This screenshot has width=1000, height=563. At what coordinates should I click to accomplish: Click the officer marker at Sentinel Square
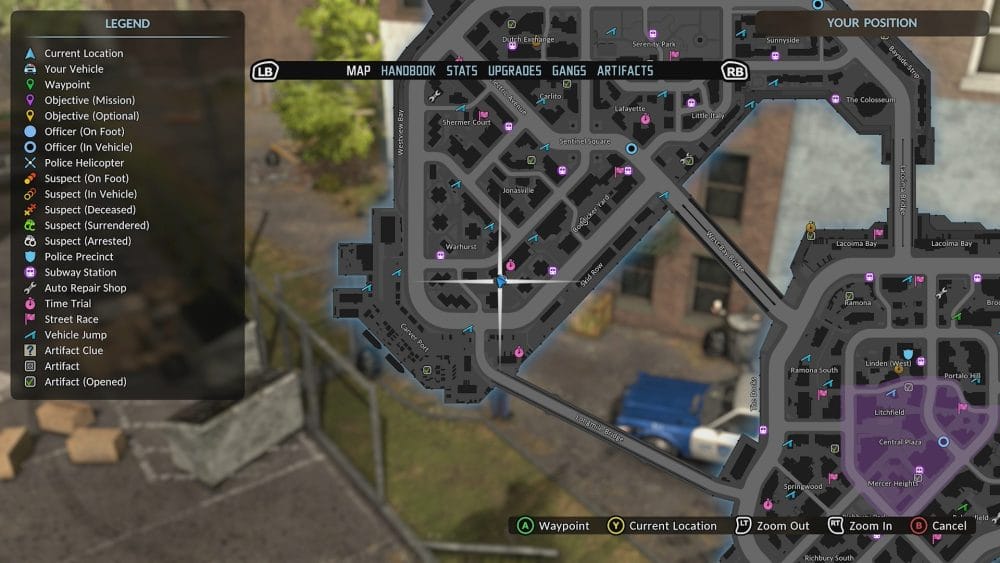pos(631,148)
